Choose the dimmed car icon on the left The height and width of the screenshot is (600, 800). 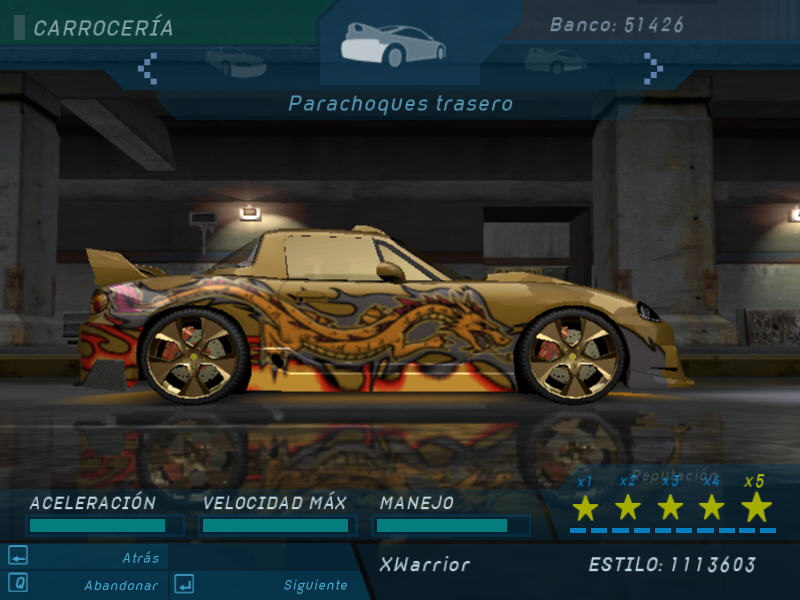(x=236, y=62)
